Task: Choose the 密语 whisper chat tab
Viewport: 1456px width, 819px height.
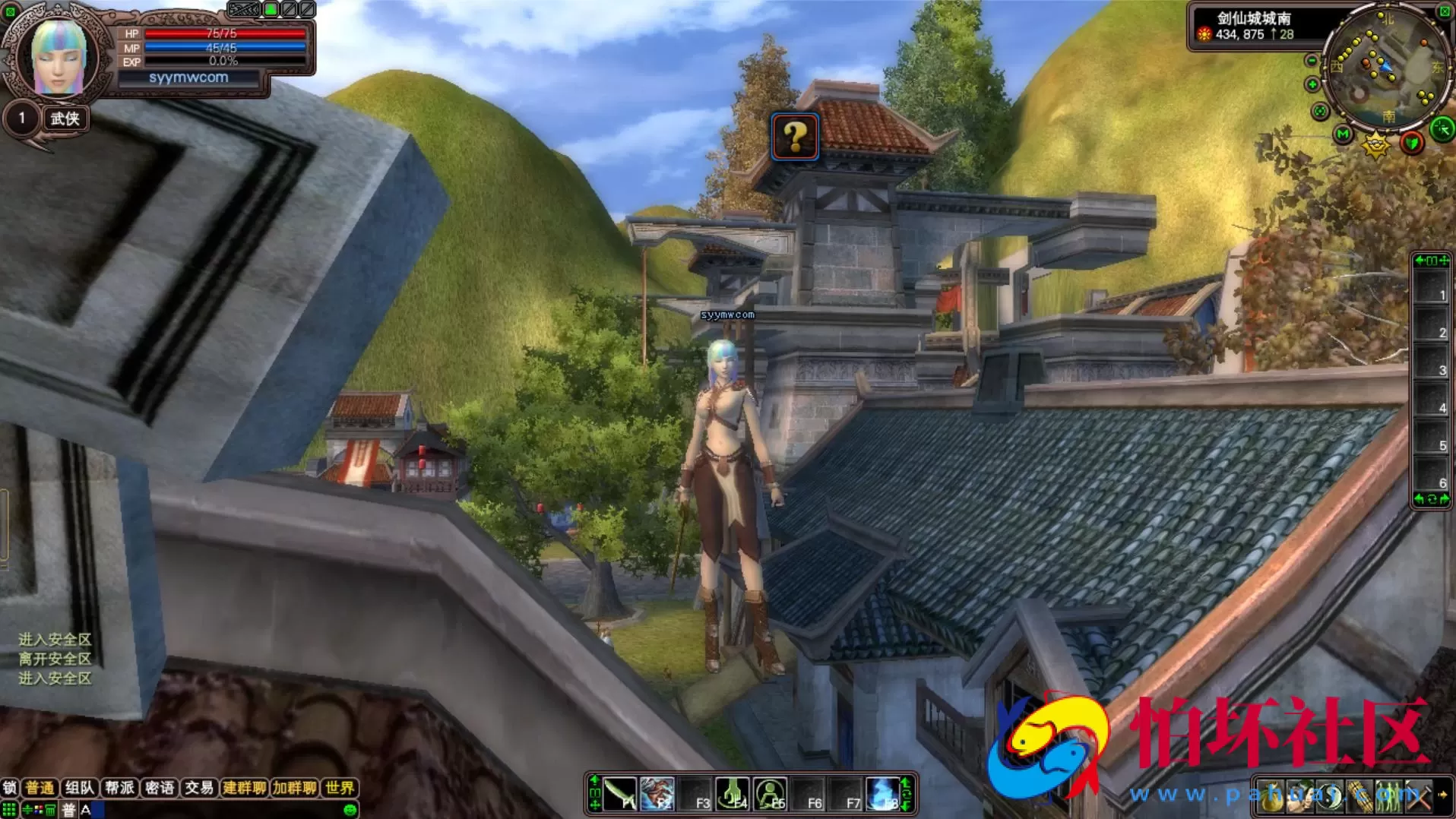Action: tap(160, 788)
